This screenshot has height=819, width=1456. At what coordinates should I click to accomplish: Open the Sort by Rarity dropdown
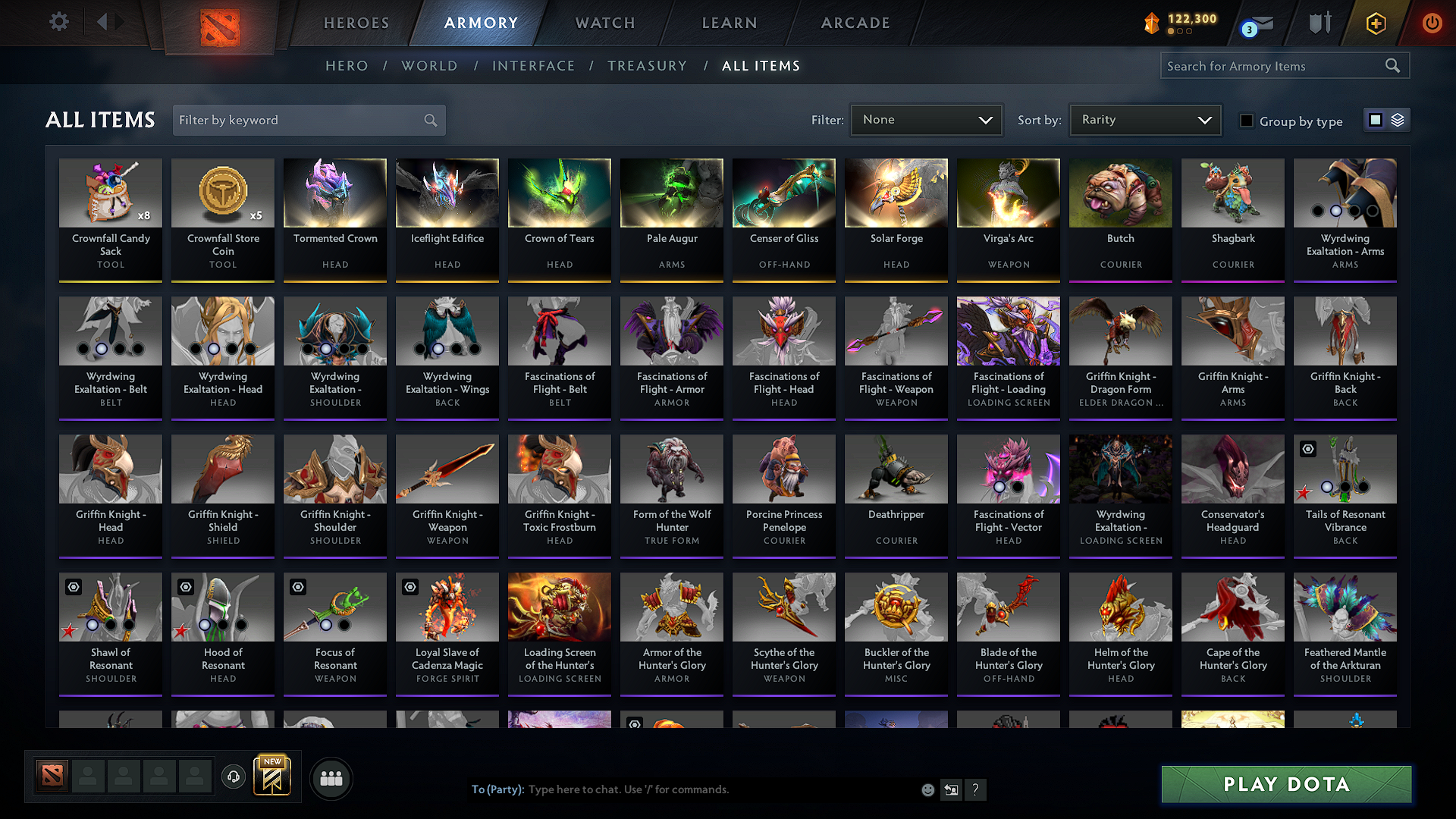1144,119
